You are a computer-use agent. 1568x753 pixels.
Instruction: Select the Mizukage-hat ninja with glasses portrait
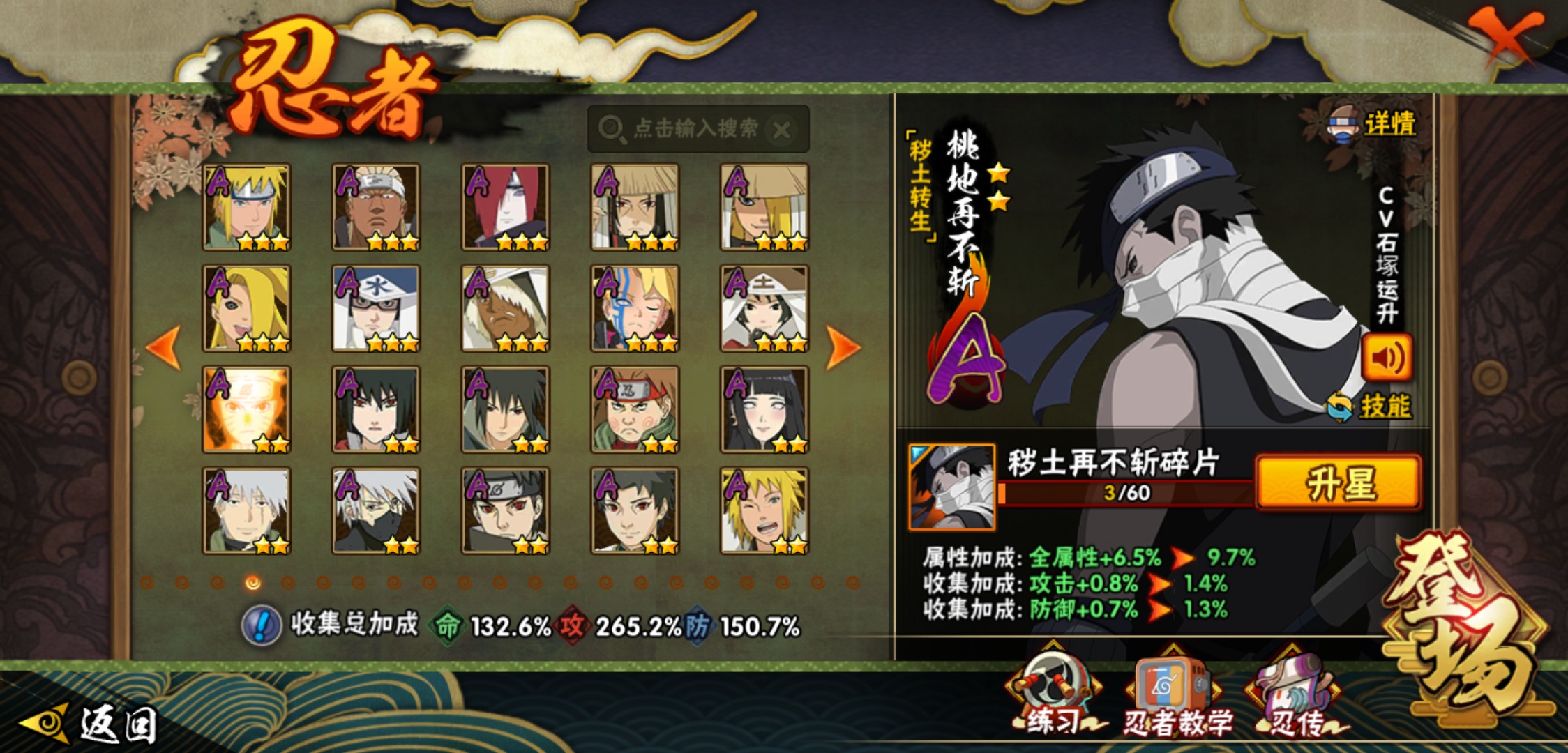376,308
